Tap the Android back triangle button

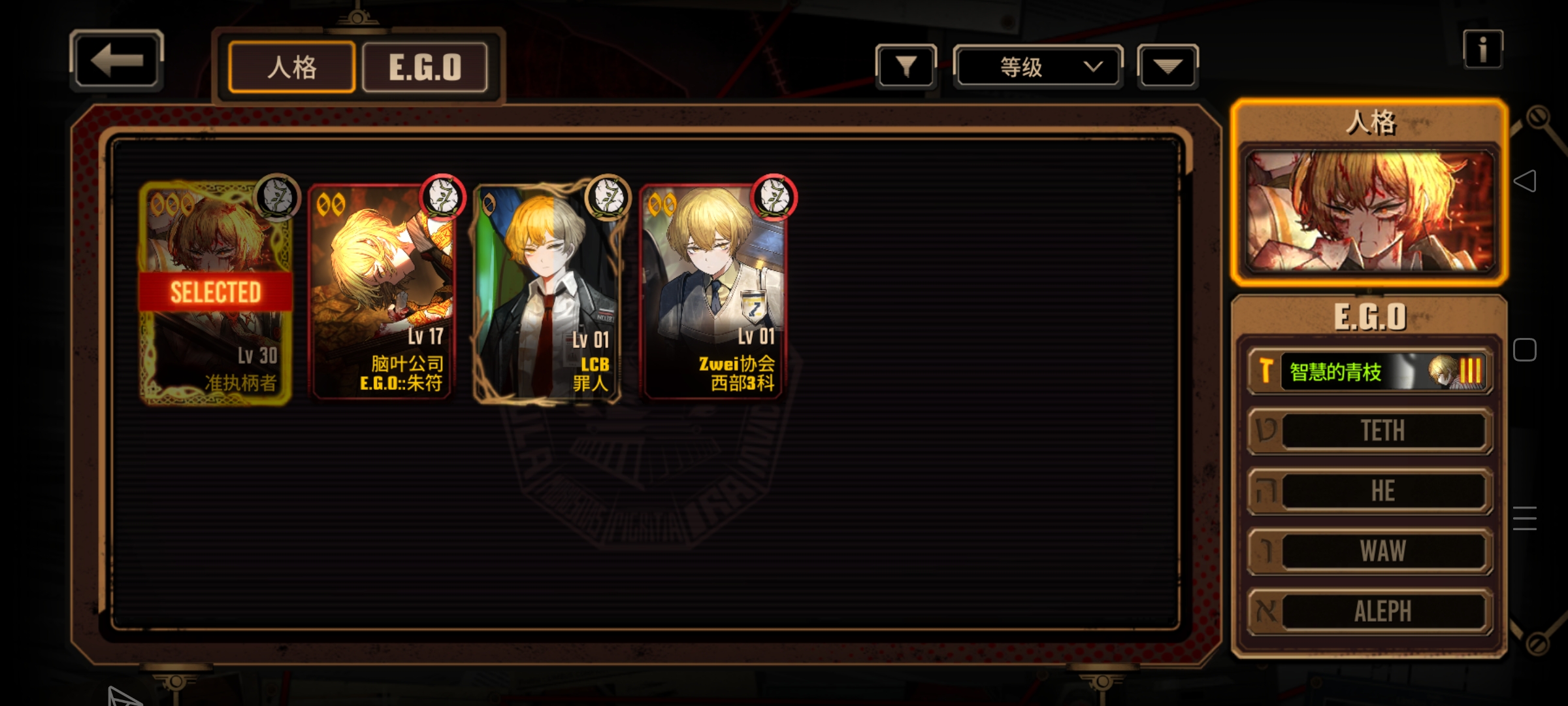(1525, 181)
